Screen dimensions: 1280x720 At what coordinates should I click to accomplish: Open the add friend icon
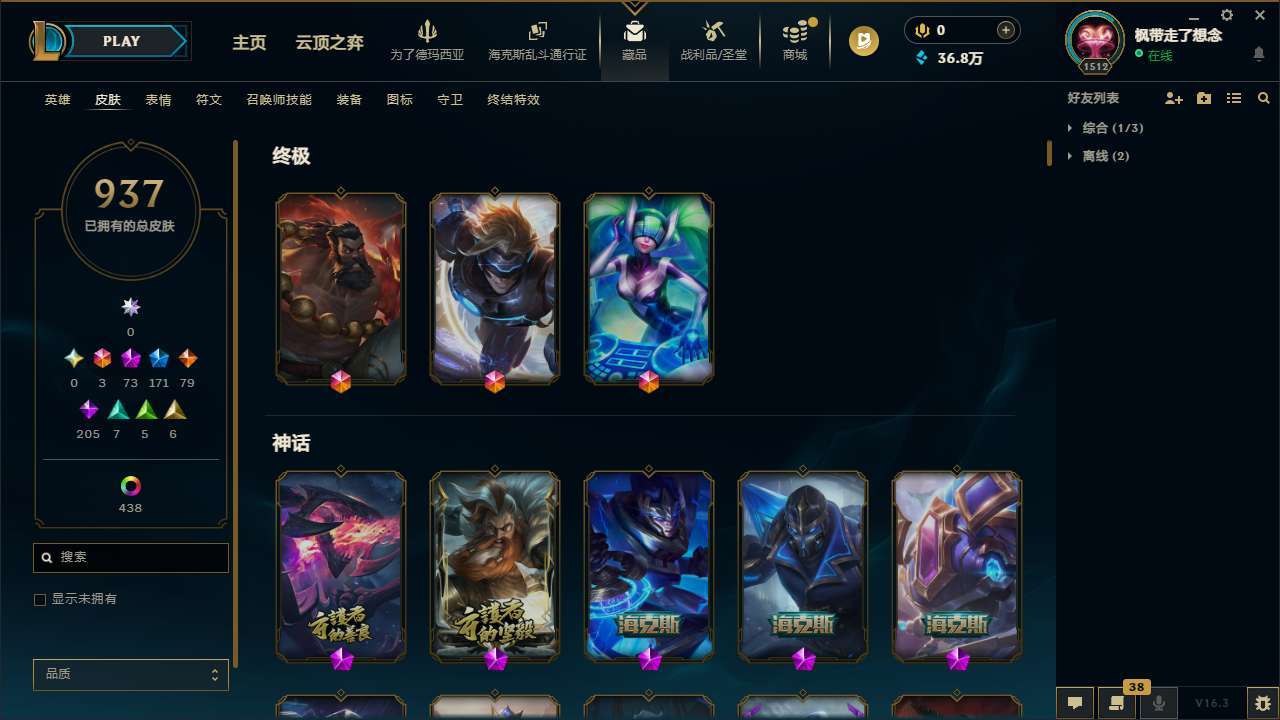(x=1175, y=98)
